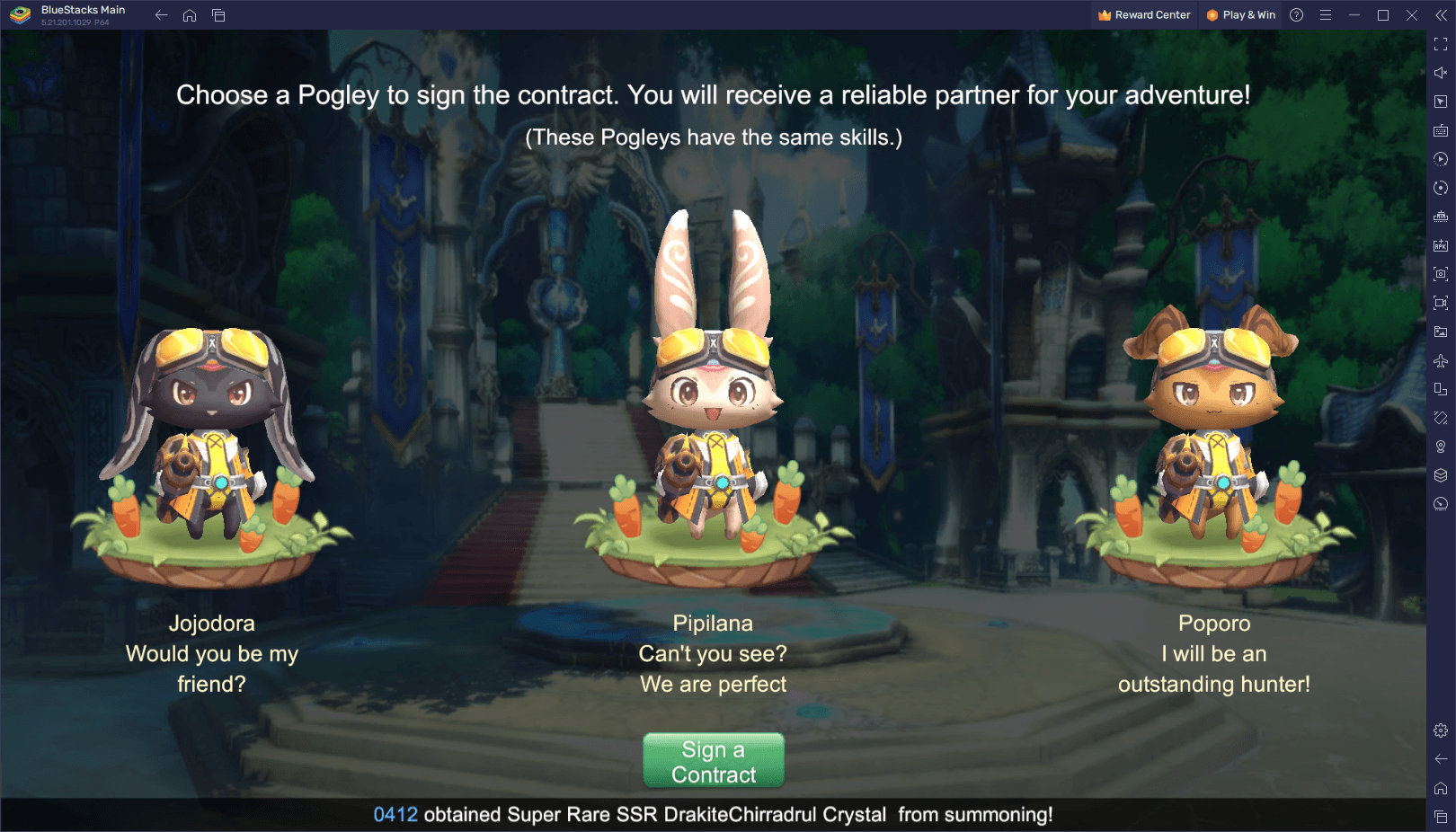Open the hamburger menu in the title bar
This screenshot has height=832, width=1456.
point(1326,14)
